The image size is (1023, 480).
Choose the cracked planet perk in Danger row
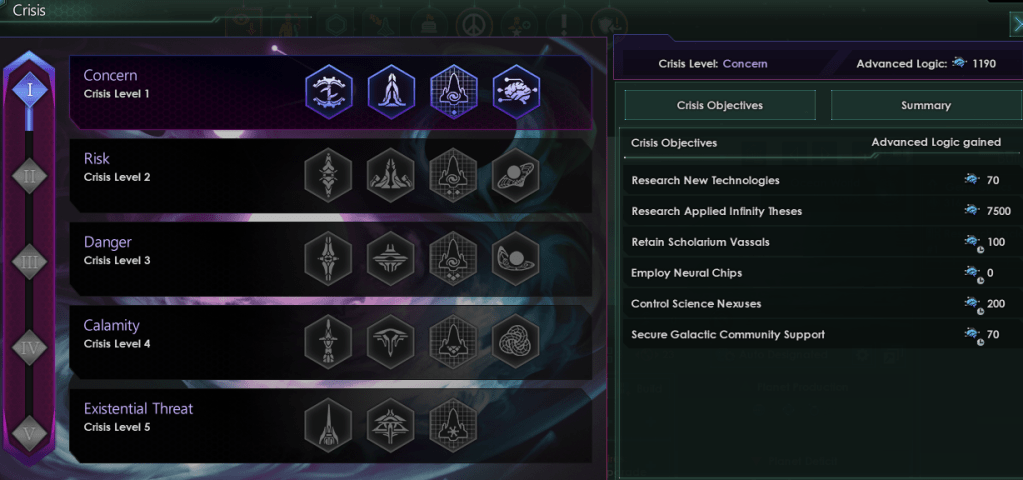point(516,259)
